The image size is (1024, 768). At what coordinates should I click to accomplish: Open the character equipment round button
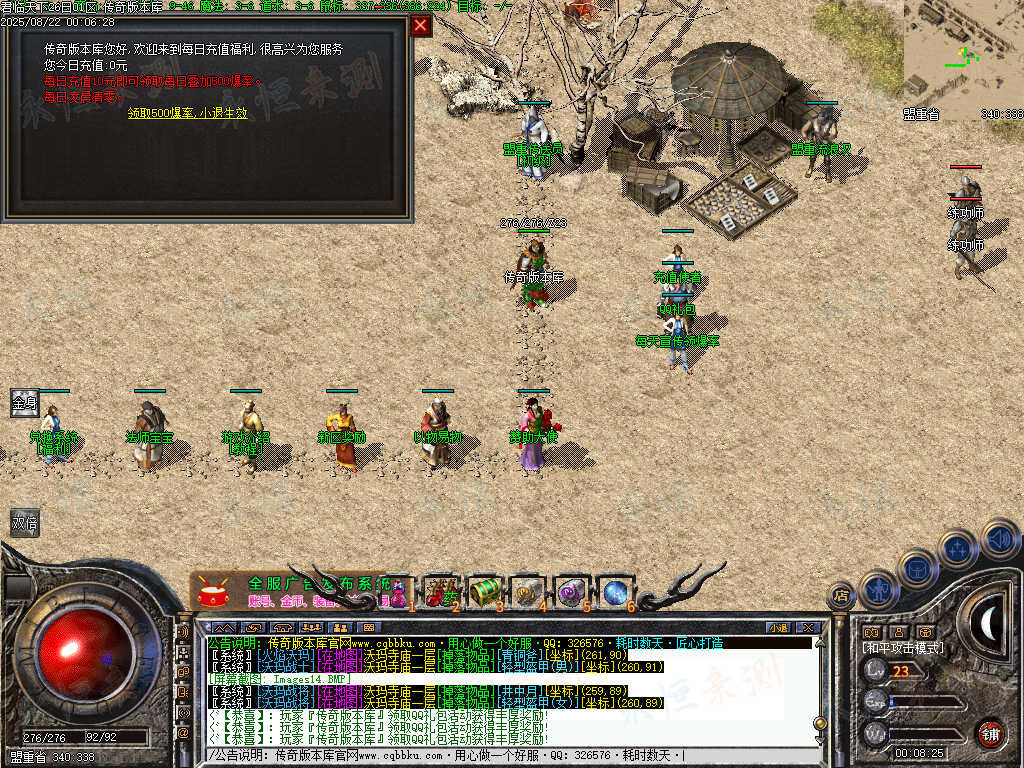click(x=878, y=590)
